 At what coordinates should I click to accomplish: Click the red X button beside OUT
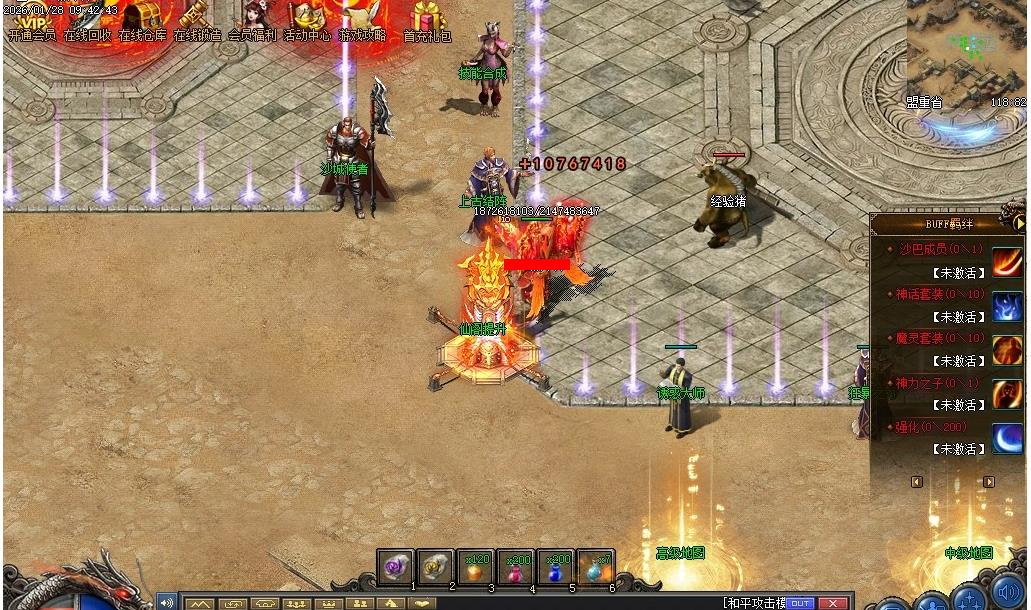click(831, 603)
